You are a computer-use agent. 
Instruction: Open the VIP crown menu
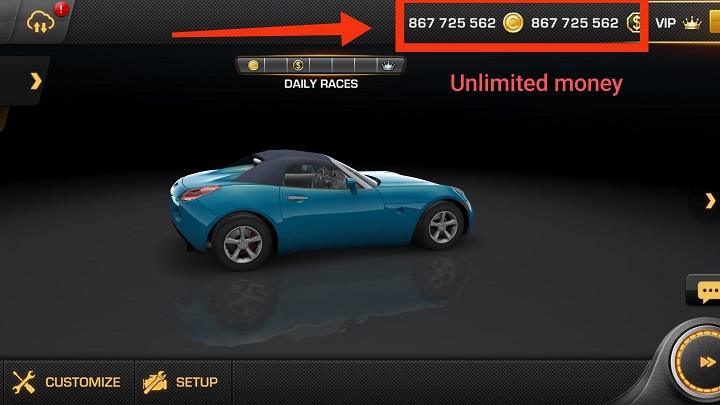coord(678,23)
